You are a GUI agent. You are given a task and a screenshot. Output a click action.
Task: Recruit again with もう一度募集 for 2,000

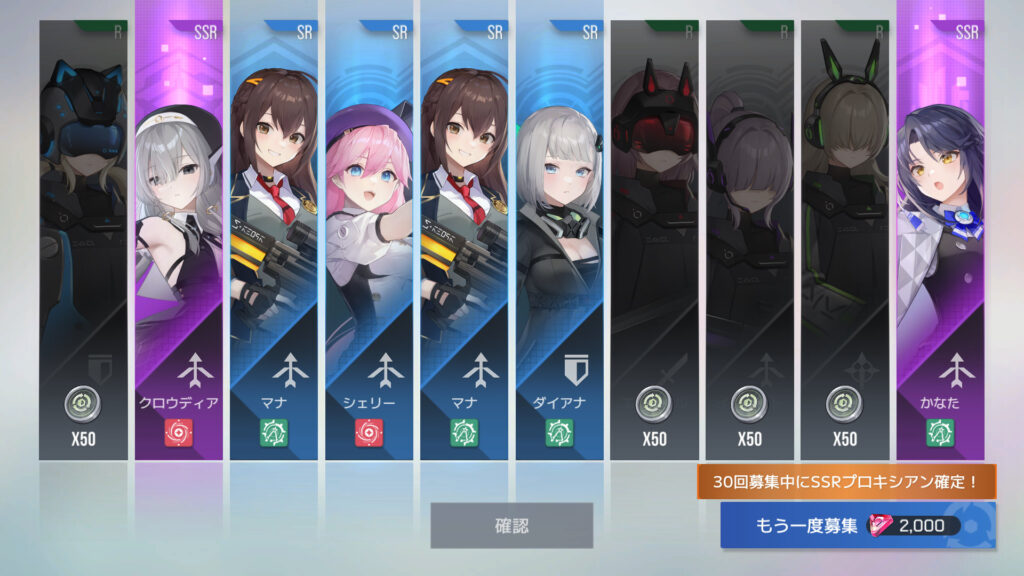point(858,526)
